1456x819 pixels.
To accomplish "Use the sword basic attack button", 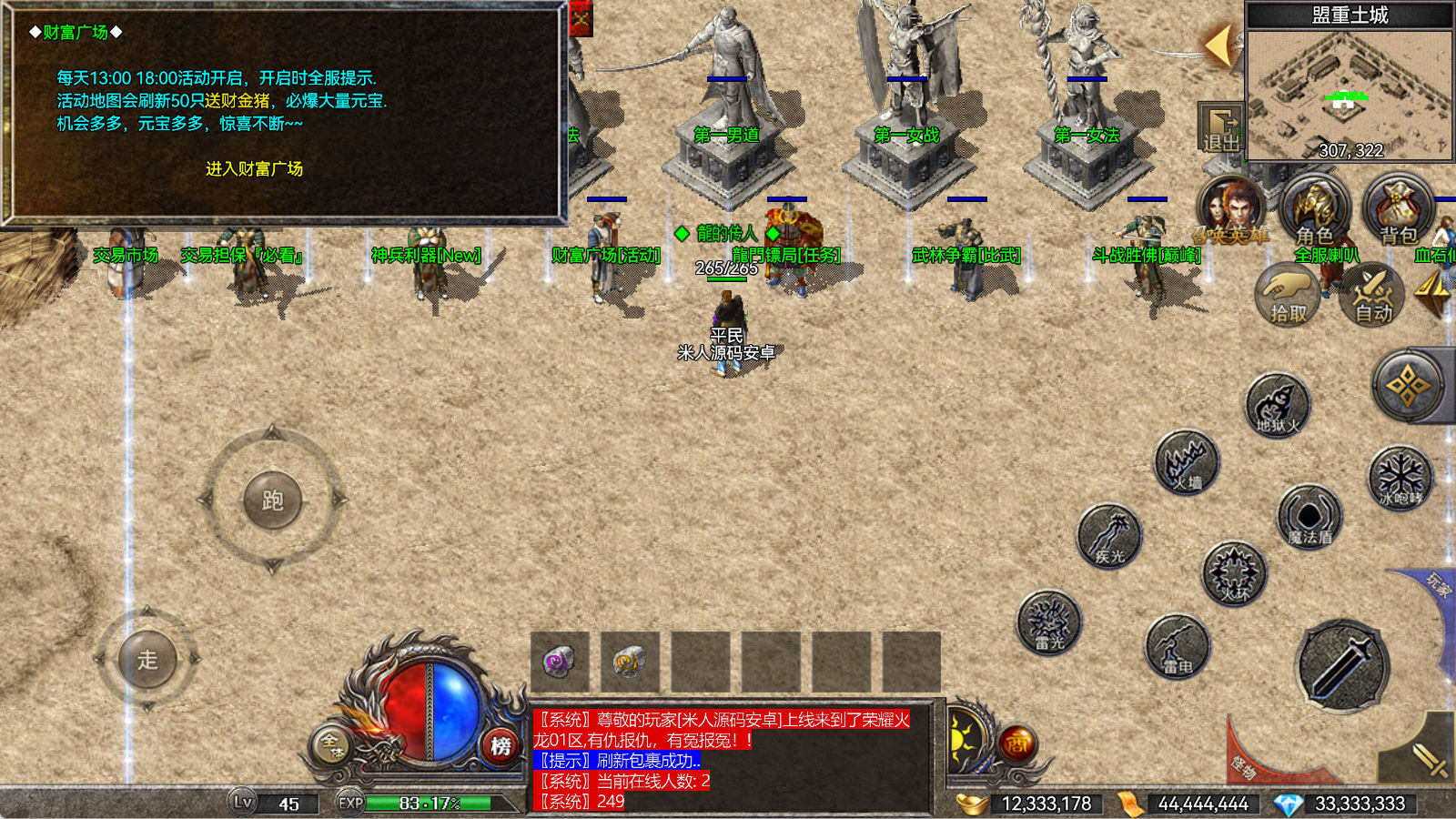I will [x=1341, y=666].
